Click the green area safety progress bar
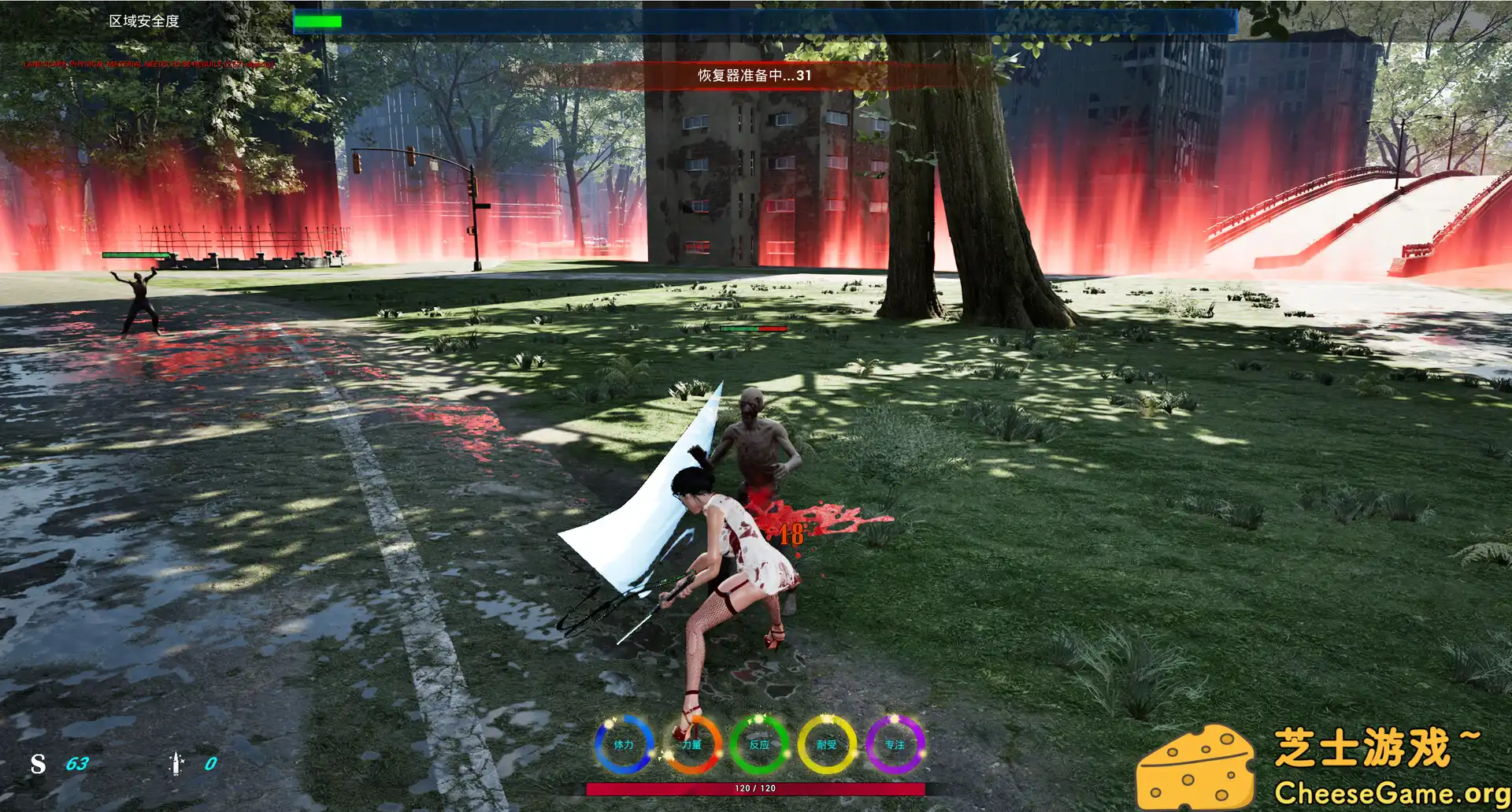Viewport: 1512px width, 812px height. click(317, 21)
